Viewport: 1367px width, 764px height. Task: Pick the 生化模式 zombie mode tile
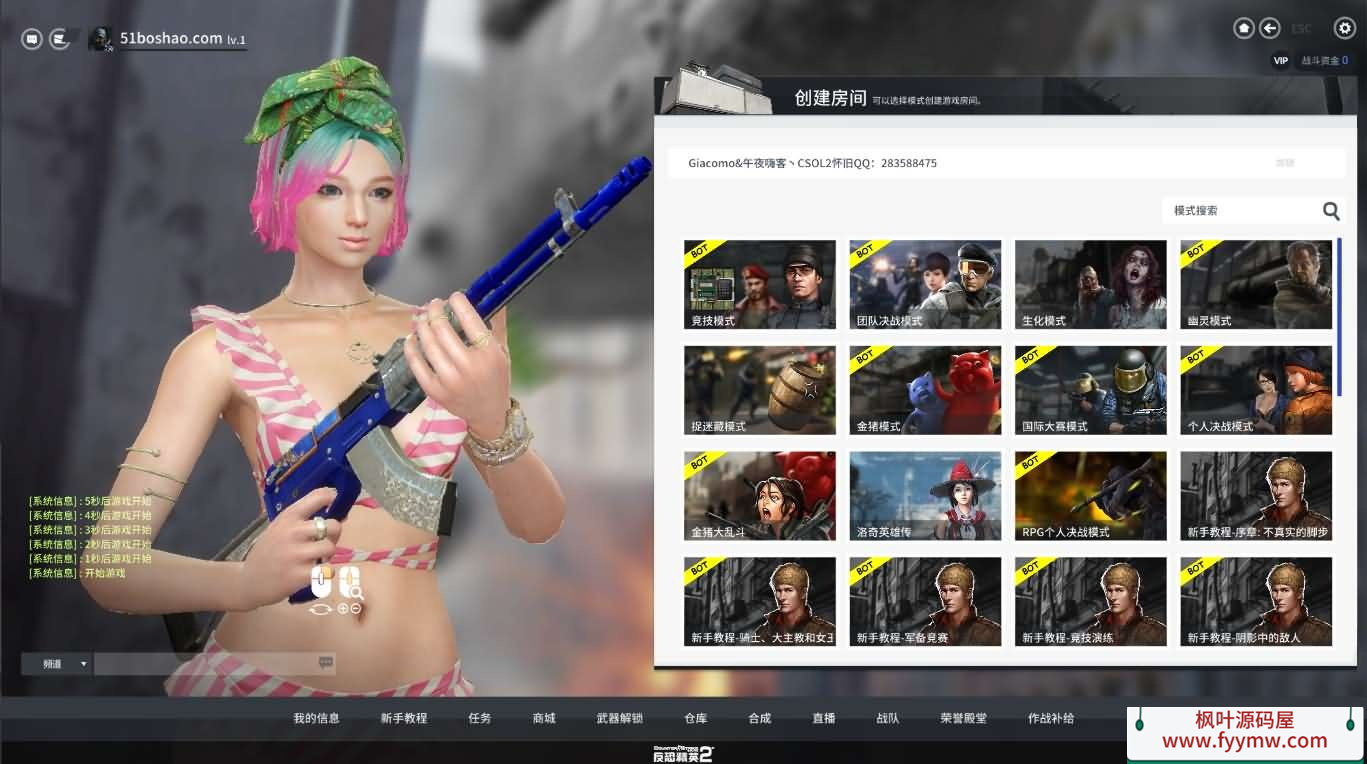pyautogui.click(x=1090, y=284)
